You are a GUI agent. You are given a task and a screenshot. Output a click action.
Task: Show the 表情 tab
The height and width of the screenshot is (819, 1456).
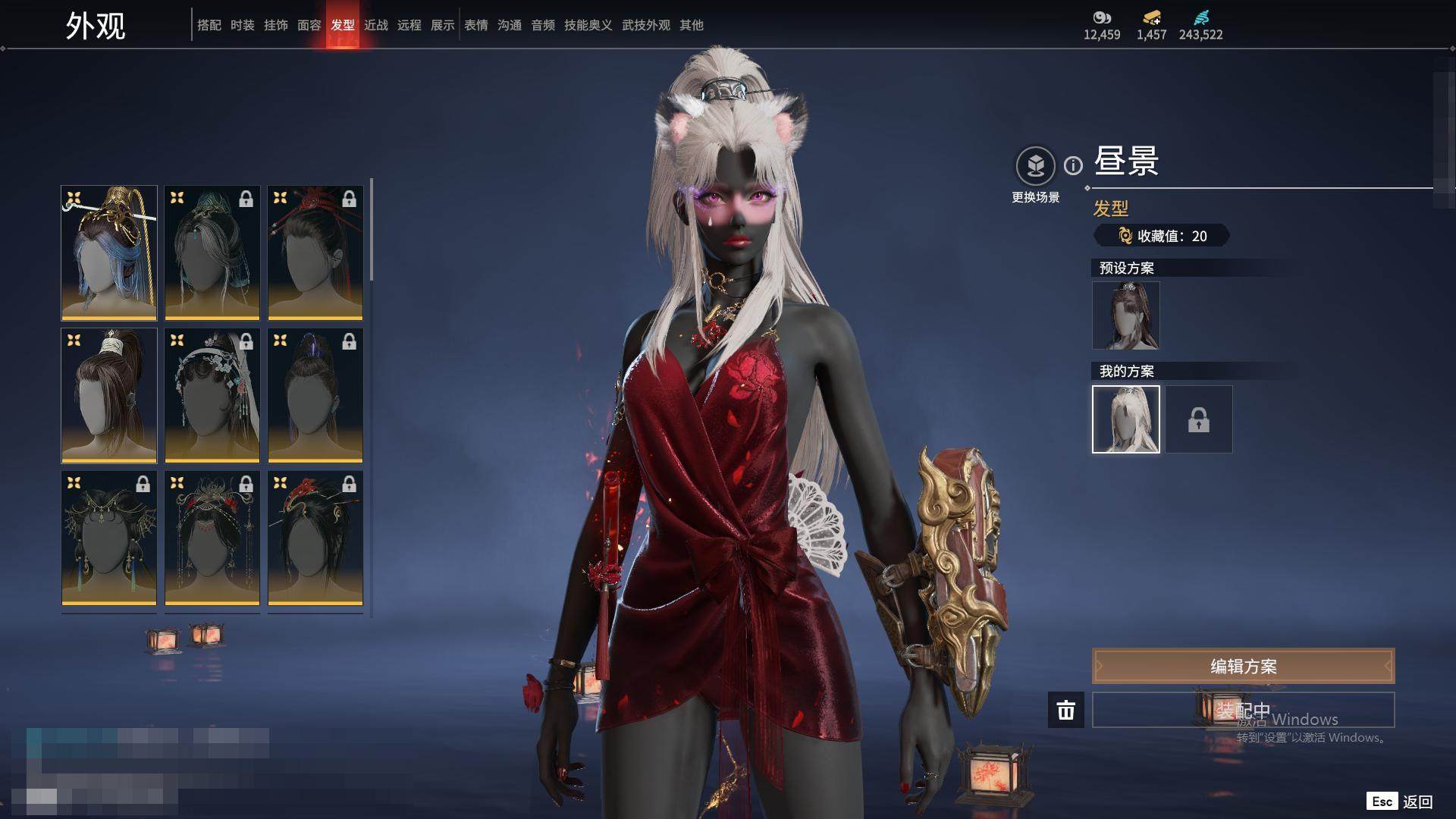[x=475, y=25]
